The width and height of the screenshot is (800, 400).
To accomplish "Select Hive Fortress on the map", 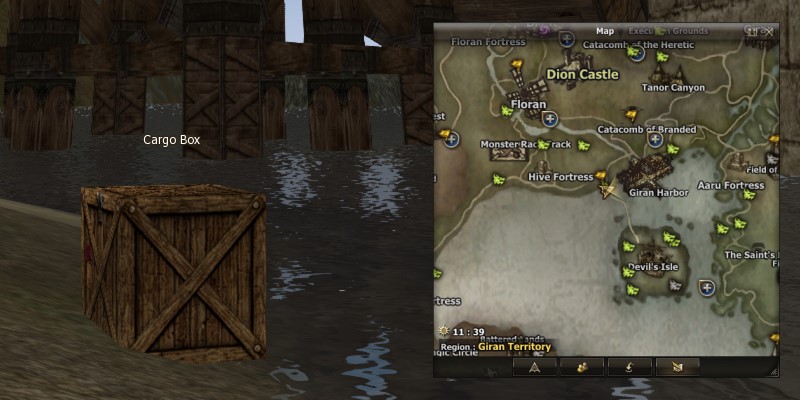I will pos(560,177).
